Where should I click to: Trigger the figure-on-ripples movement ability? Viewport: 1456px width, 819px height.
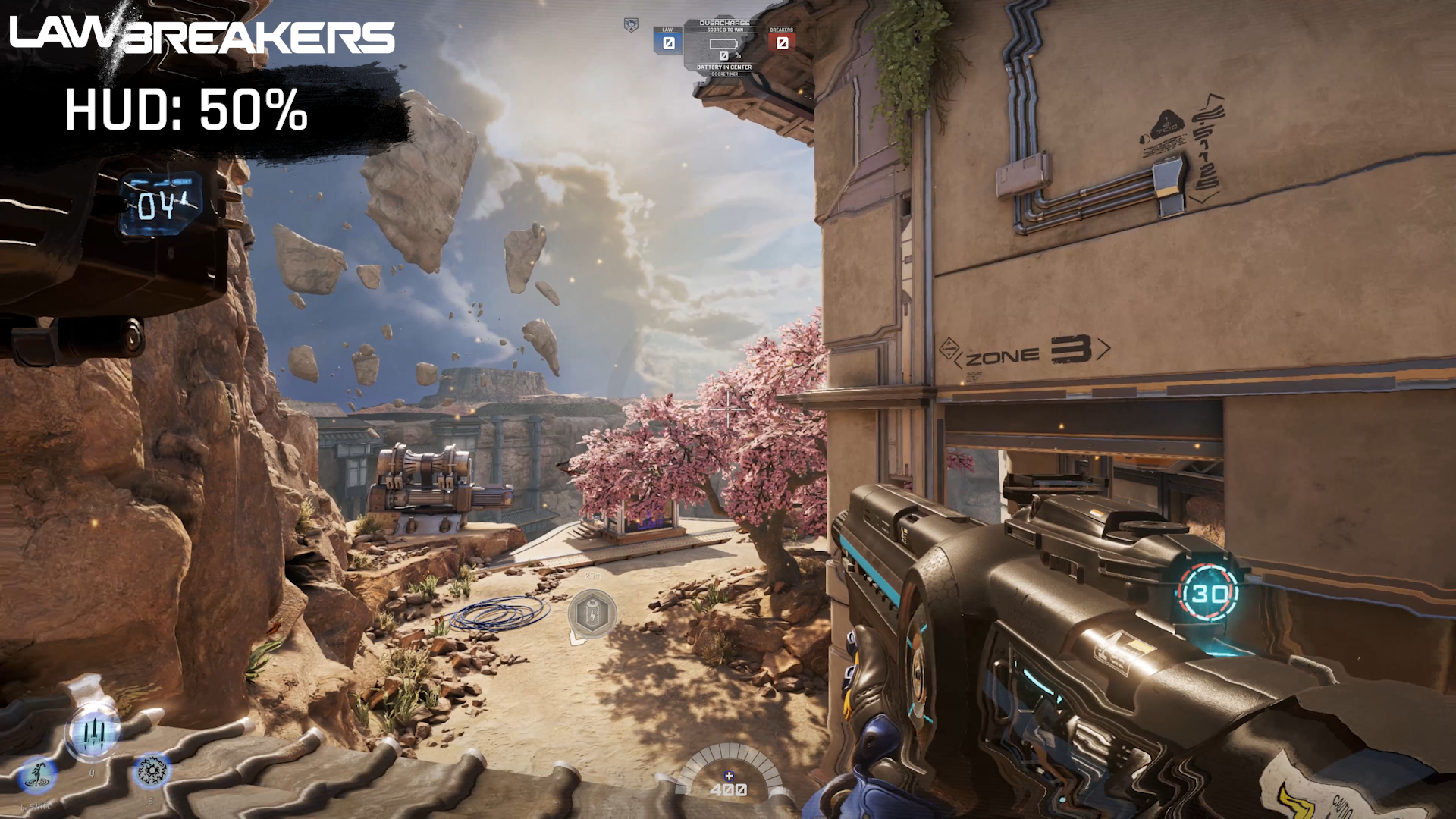pyautogui.click(x=37, y=775)
